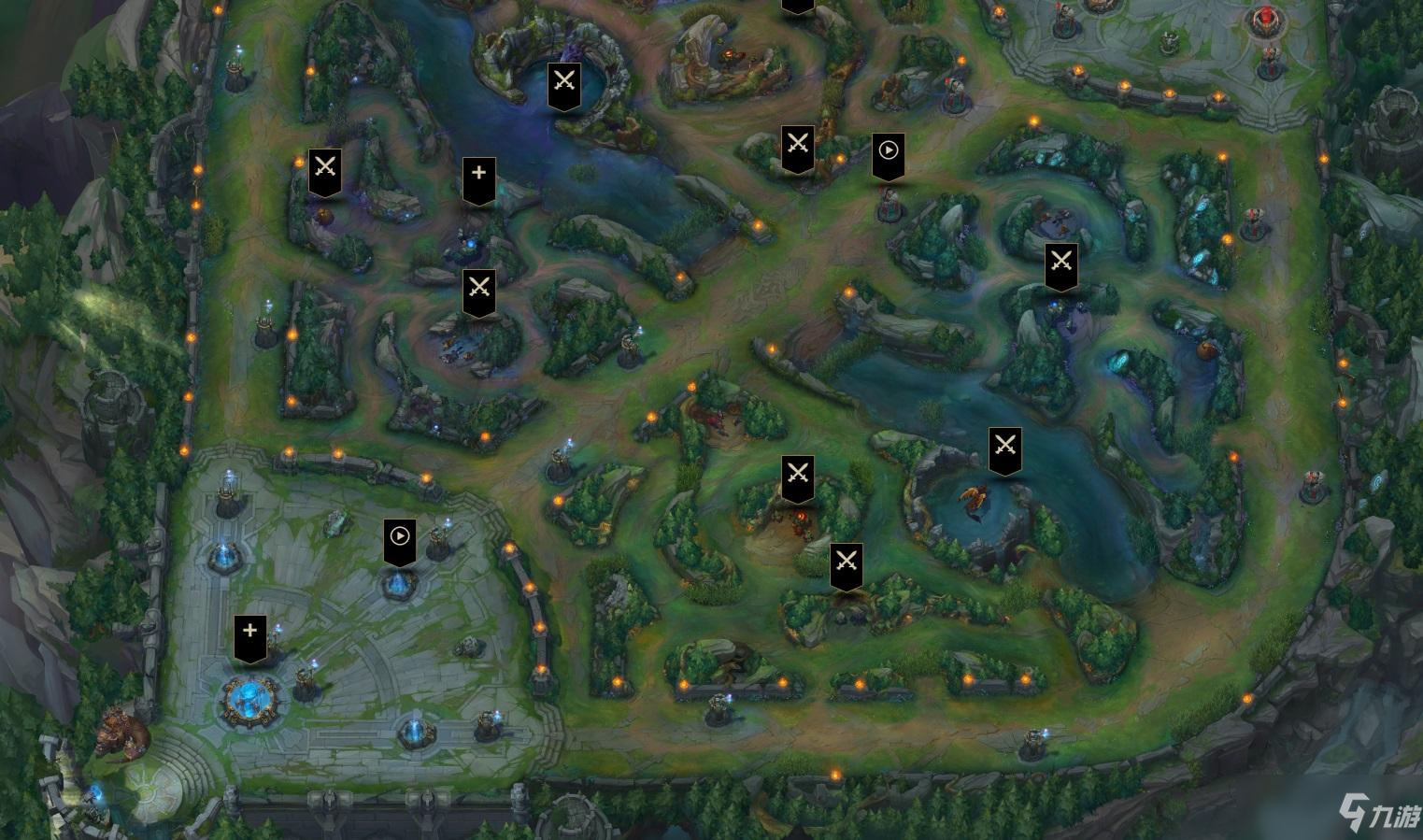Select the play marker near the mid-lane red turret

click(x=888, y=154)
